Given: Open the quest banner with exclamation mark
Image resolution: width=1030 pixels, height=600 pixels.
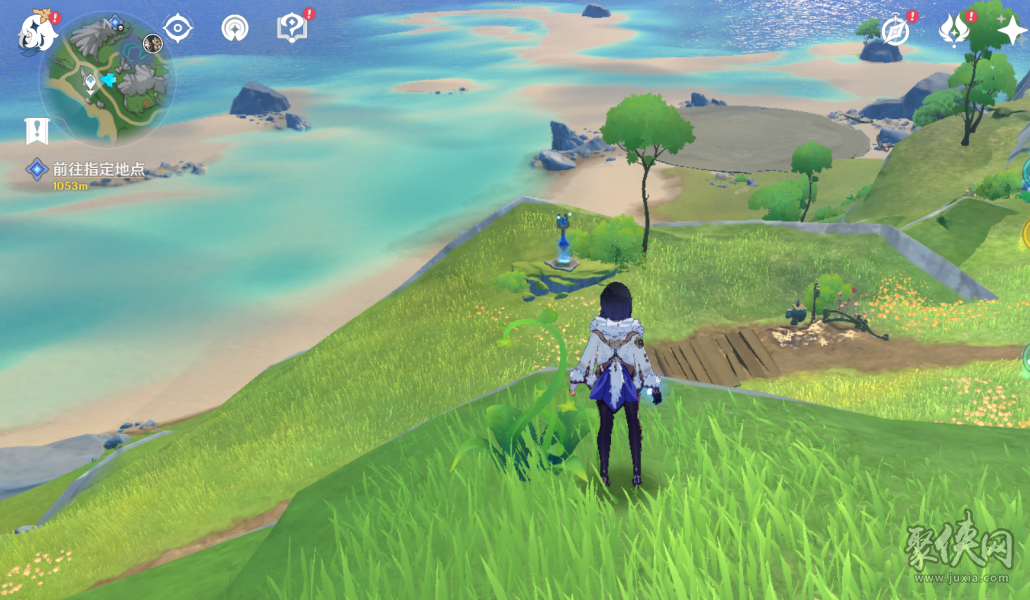Looking at the screenshot, I should tap(37, 130).
